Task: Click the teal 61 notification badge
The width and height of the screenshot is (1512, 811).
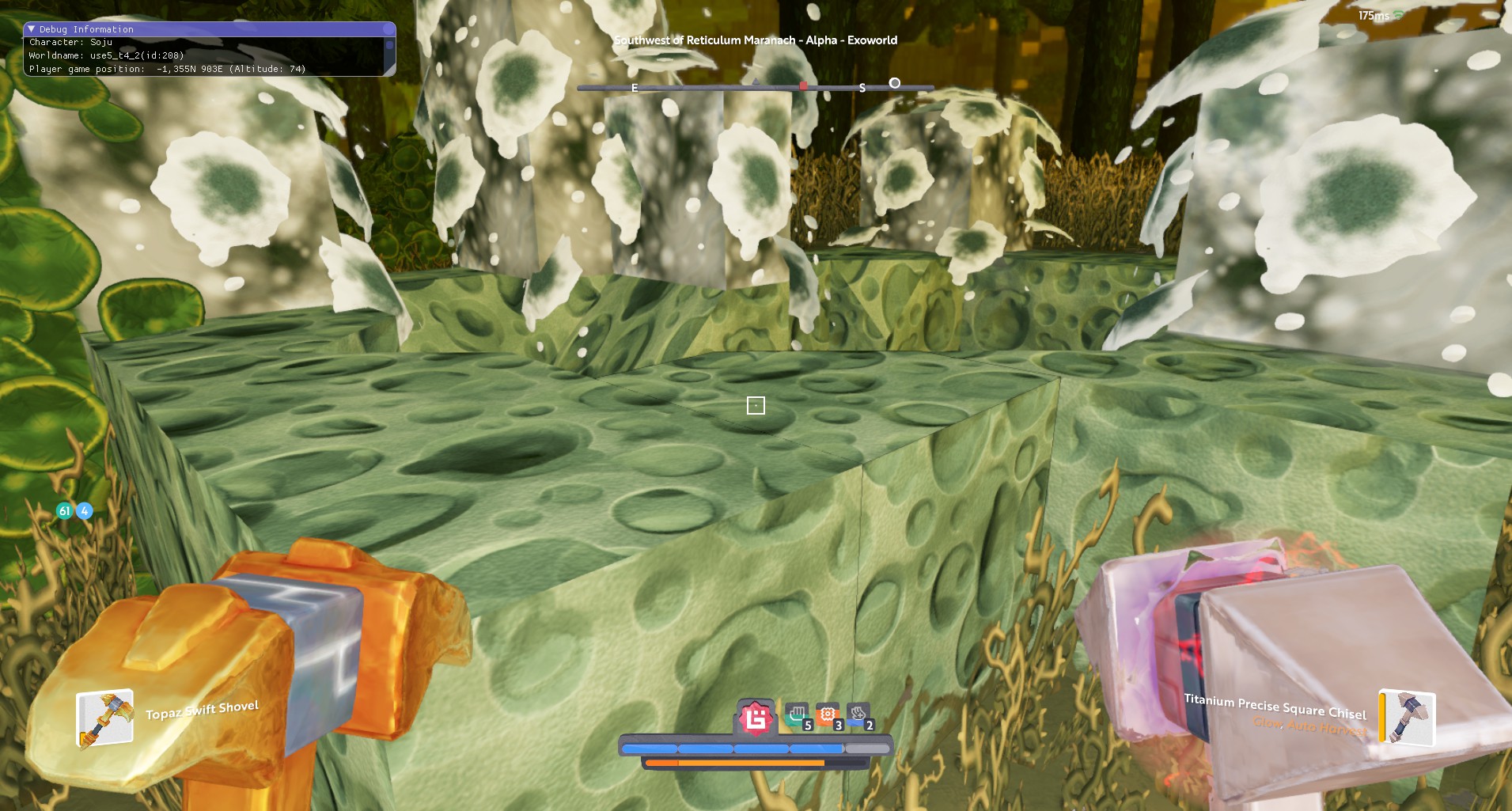Action: (65, 511)
